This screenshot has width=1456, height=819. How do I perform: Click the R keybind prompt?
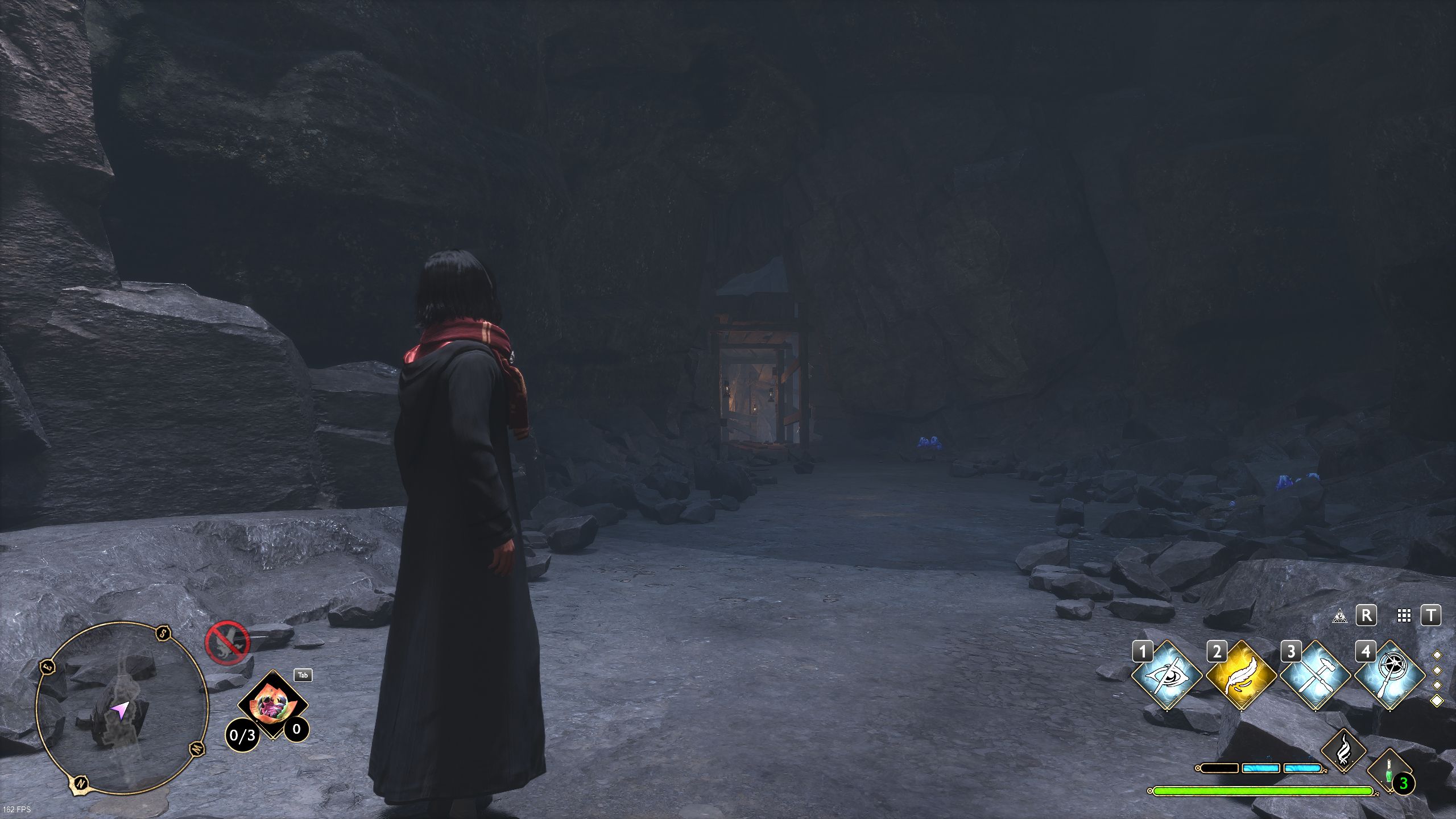coord(1366,615)
